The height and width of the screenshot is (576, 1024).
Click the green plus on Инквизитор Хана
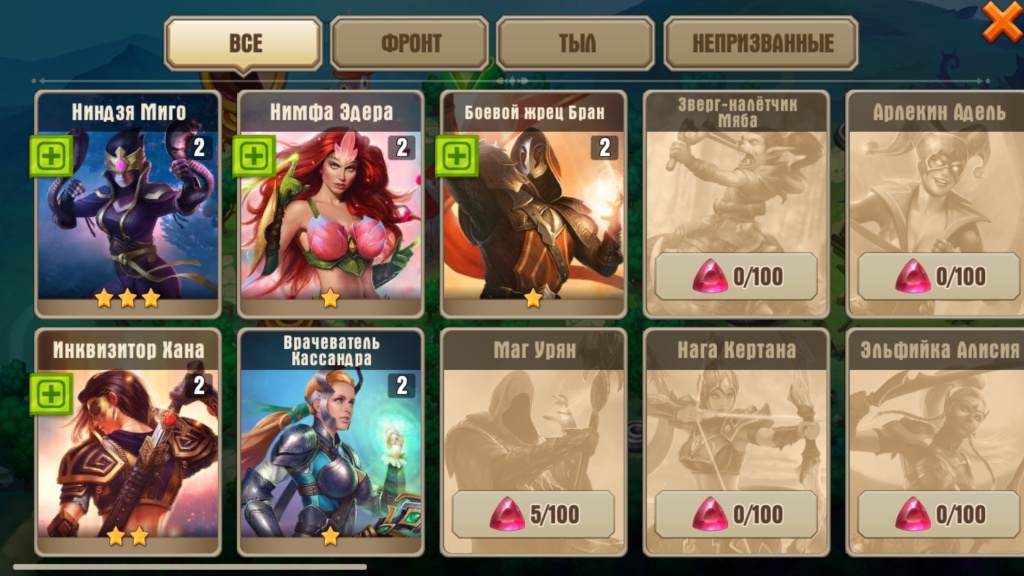[x=50, y=394]
